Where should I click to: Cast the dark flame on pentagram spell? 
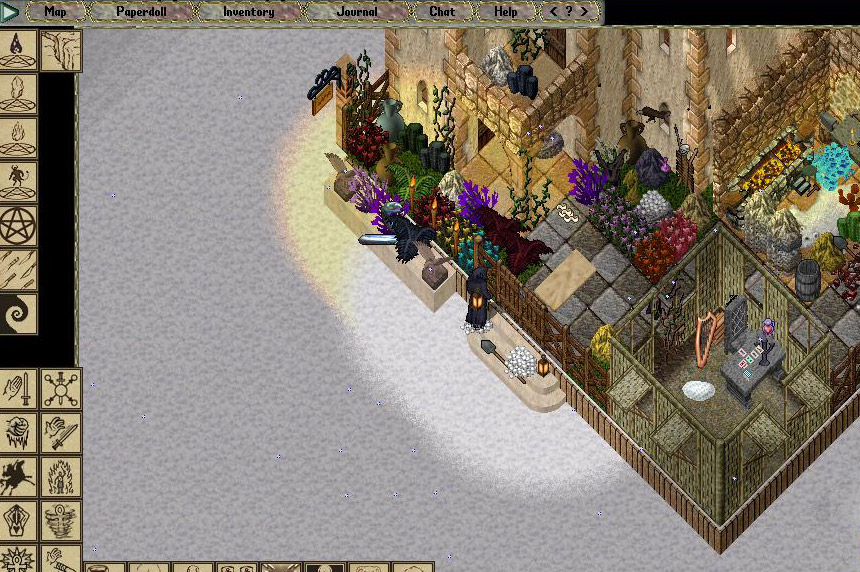18,50
